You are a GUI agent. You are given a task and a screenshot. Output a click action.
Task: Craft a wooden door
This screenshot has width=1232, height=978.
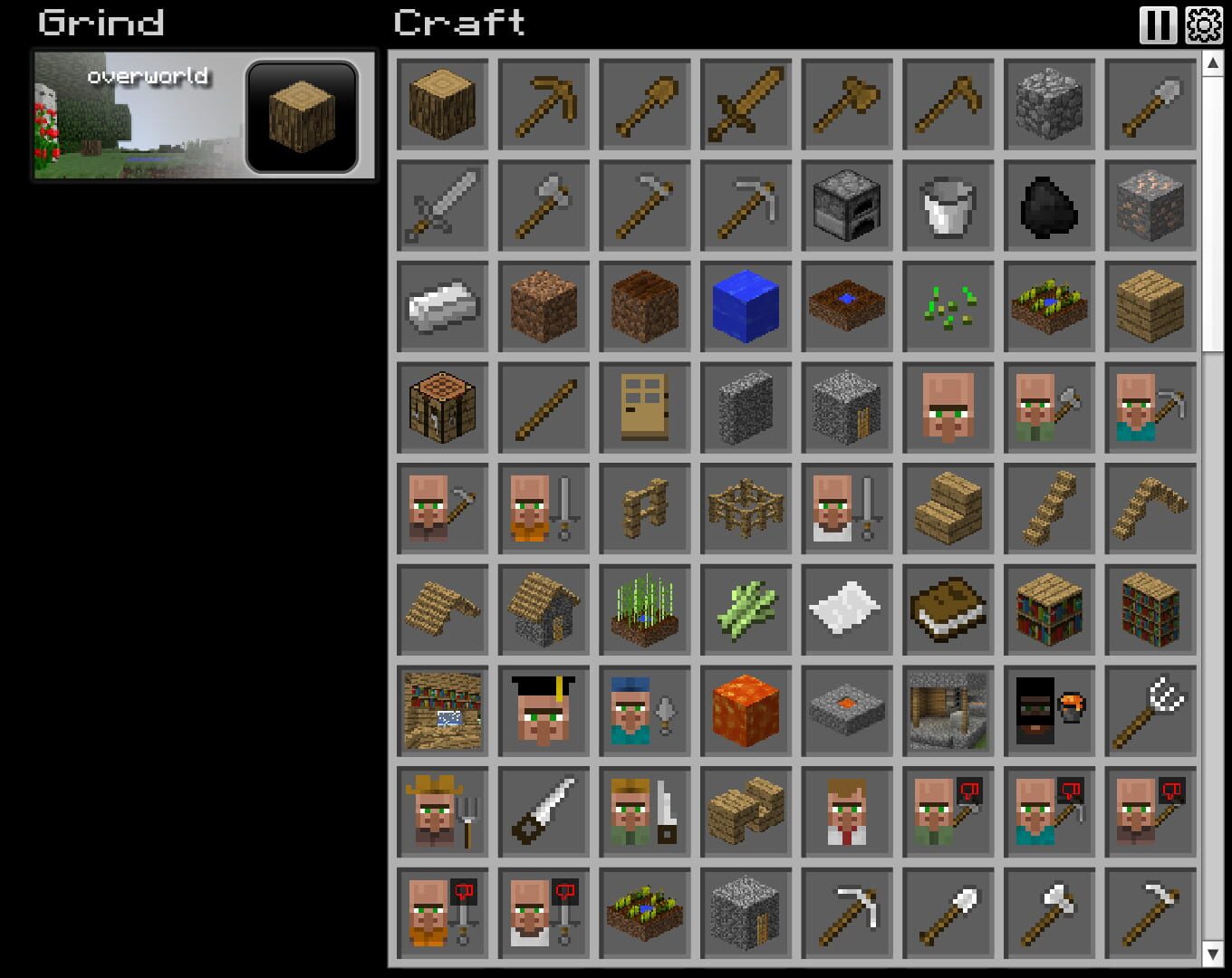tap(644, 407)
